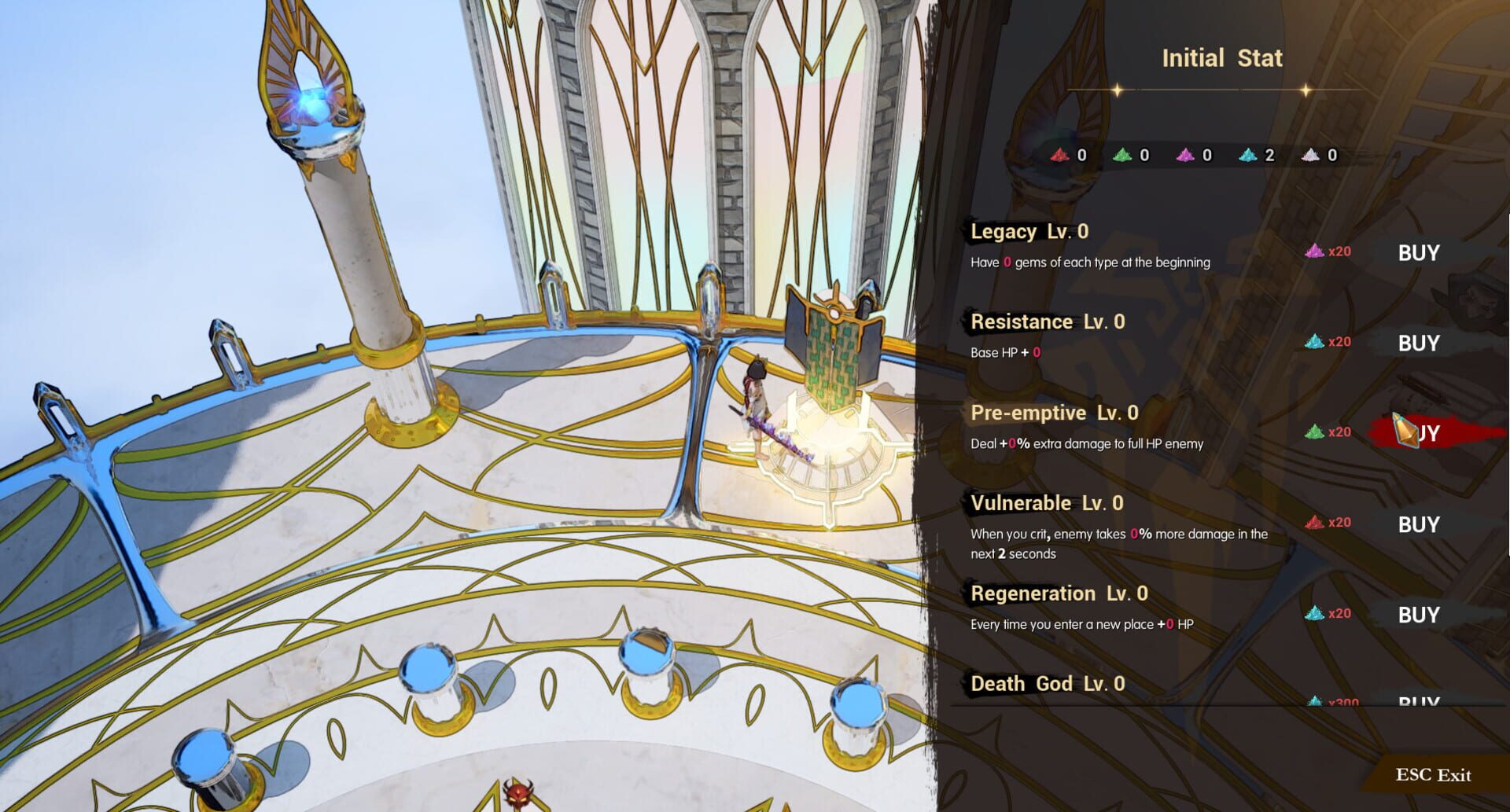This screenshot has width=1510, height=812.
Task: Buy the Legacy upgrade
Action: click(x=1420, y=252)
